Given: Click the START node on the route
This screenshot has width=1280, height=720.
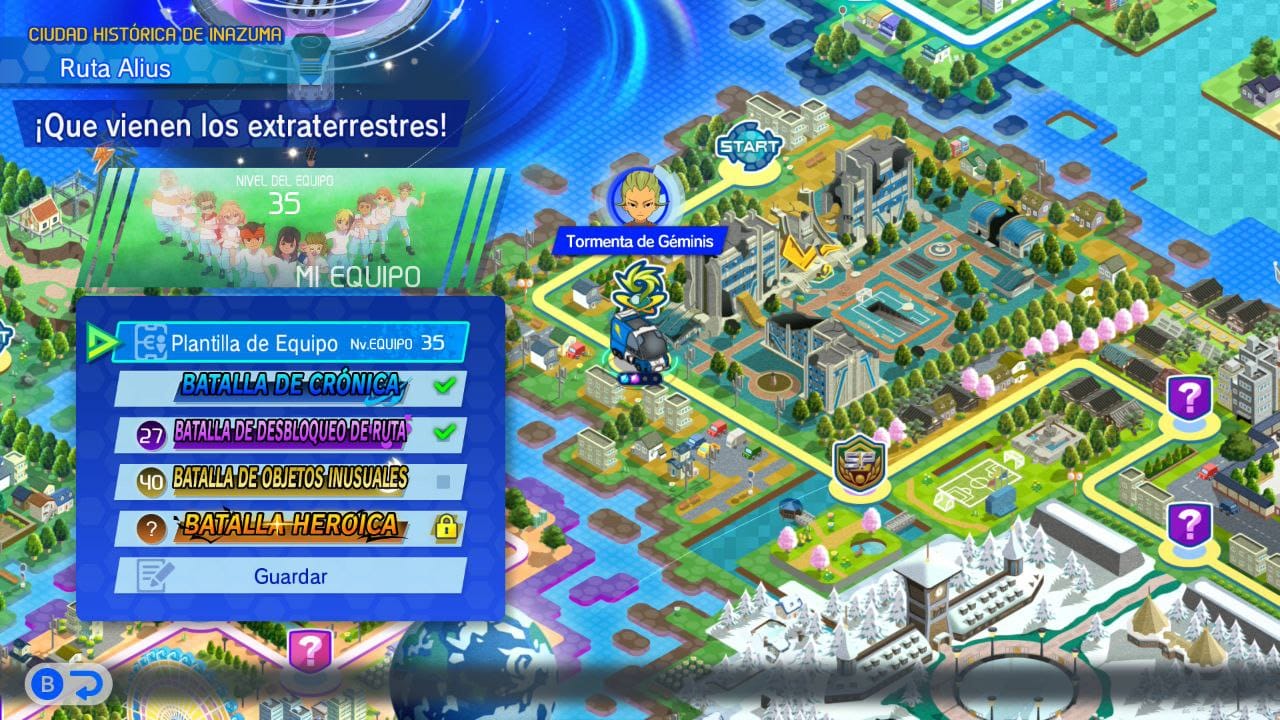Looking at the screenshot, I should click(750, 146).
